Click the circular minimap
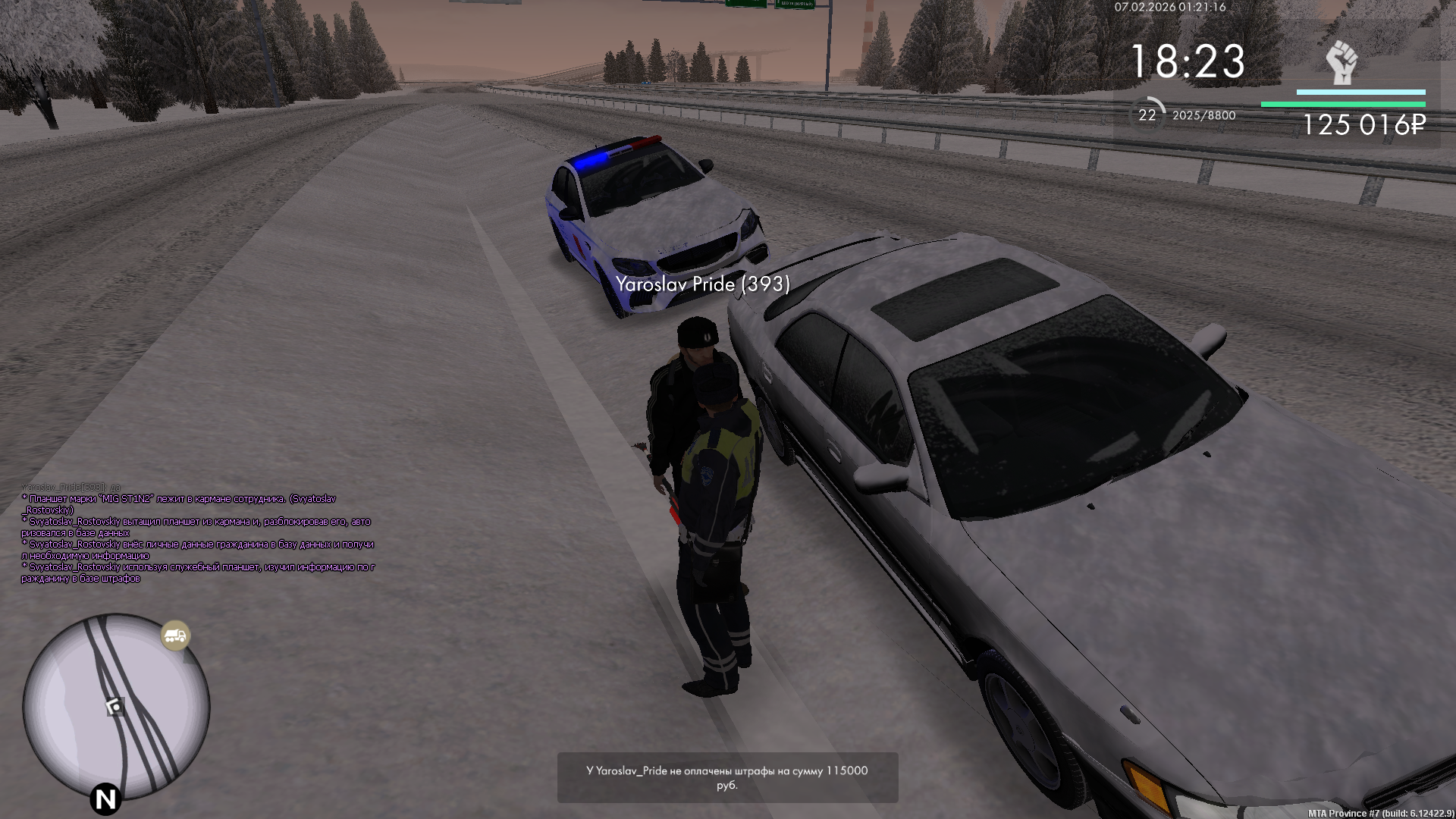This screenshot has width=1456, height=819. tap(116, 707)
